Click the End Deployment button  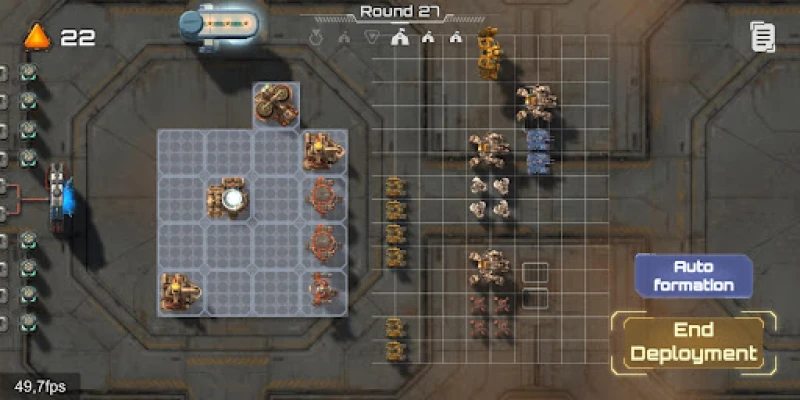(694, 342)
